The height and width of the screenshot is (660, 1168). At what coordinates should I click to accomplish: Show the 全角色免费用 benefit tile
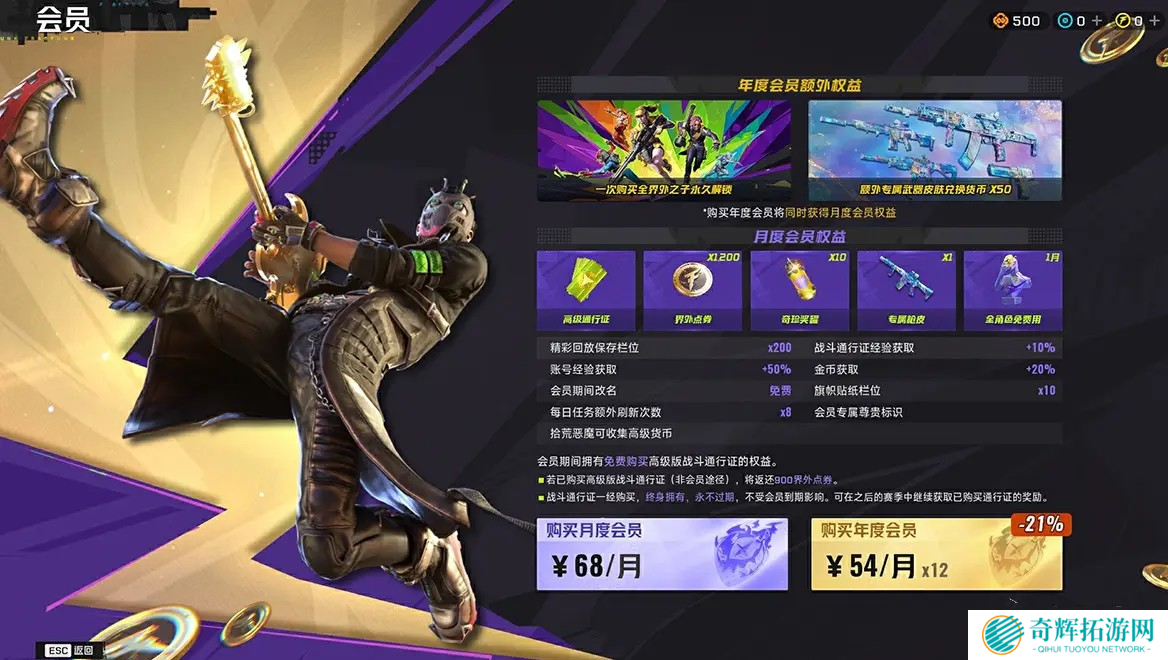1012,290
